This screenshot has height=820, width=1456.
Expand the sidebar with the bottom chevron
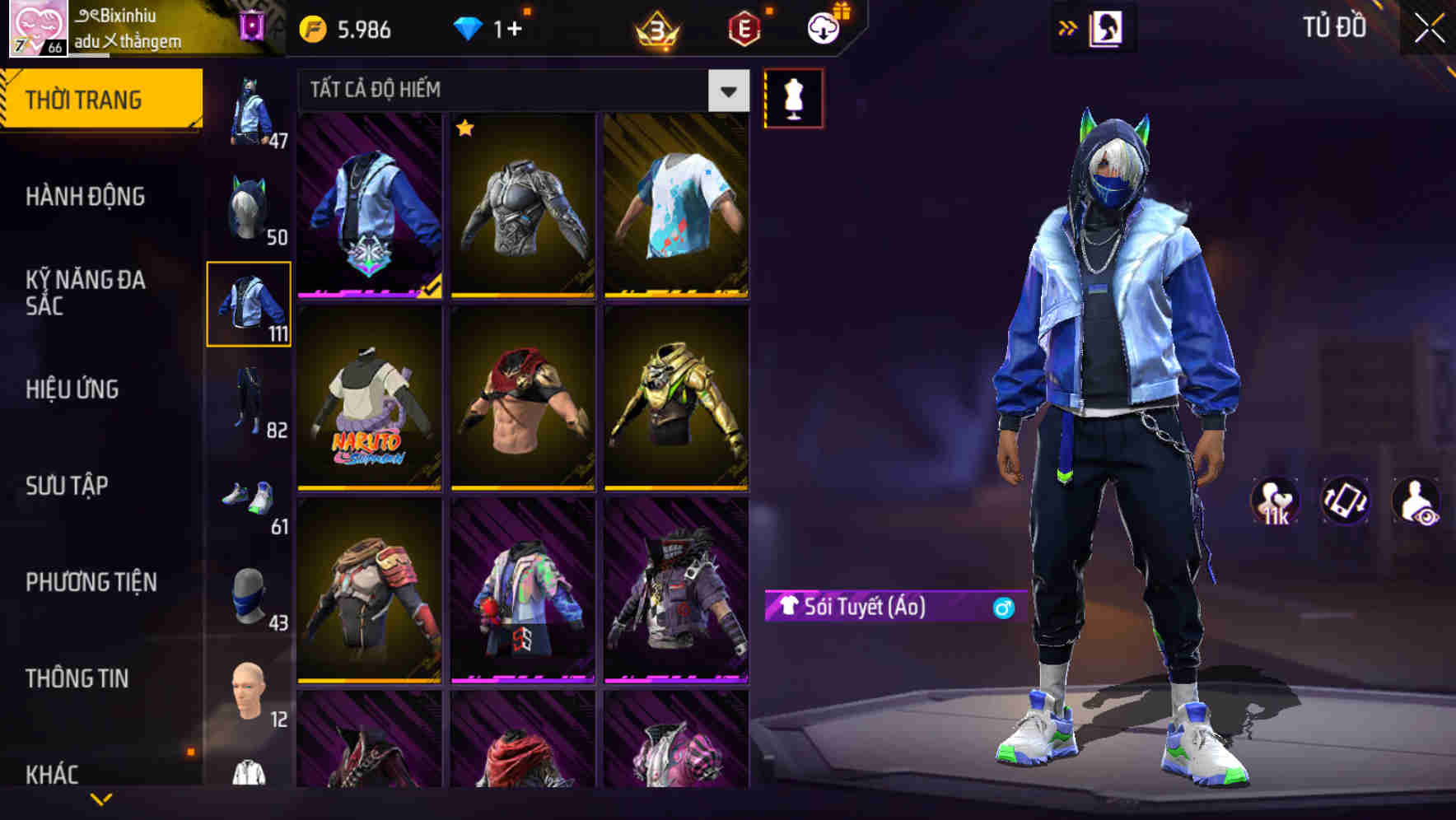click(x=101, y=797)
